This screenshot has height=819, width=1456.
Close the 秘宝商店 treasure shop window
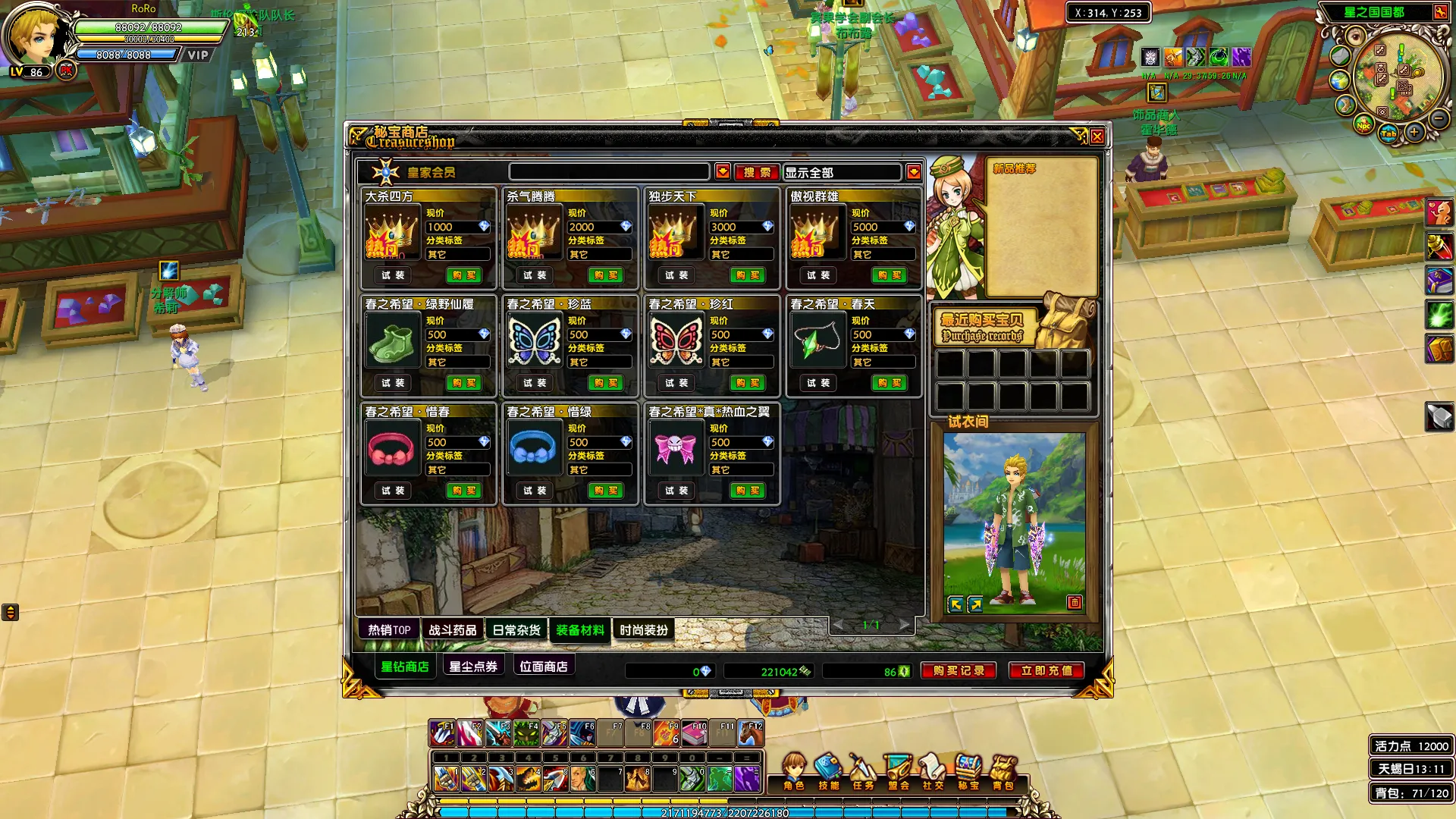coord(1097,136)
